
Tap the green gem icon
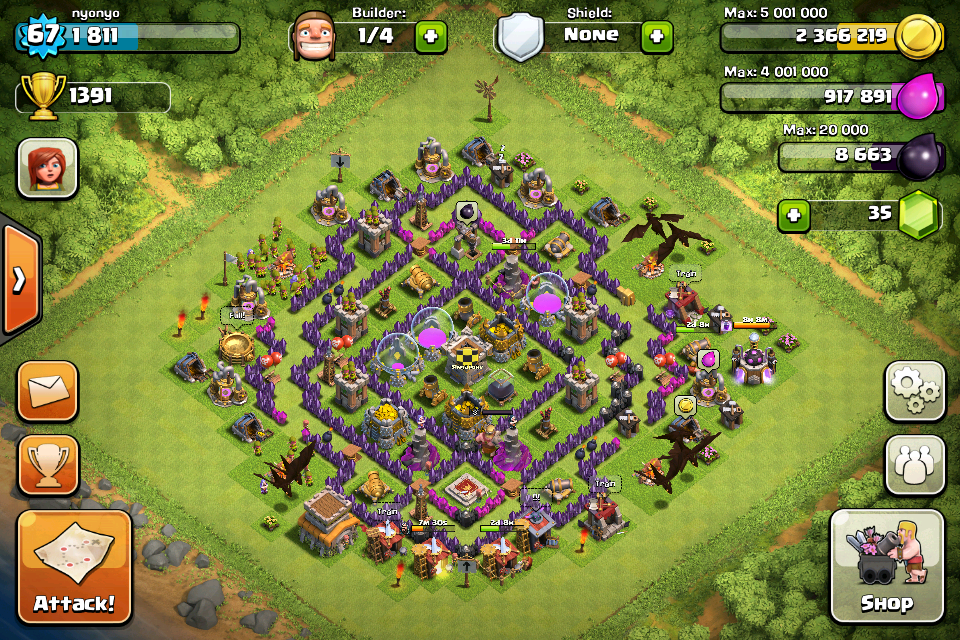917,216
